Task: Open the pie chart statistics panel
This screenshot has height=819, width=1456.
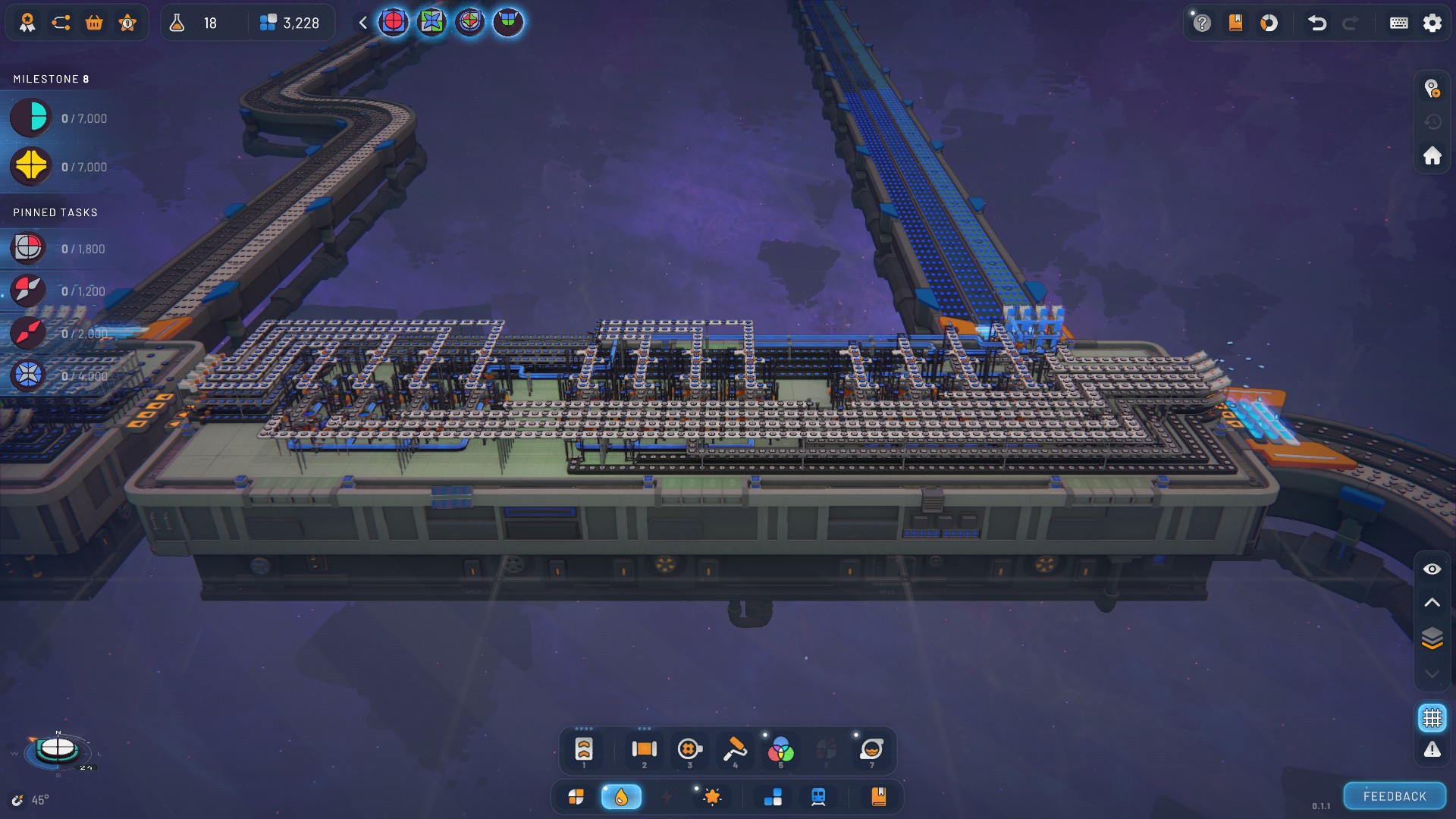Action: click(1269, 23)
